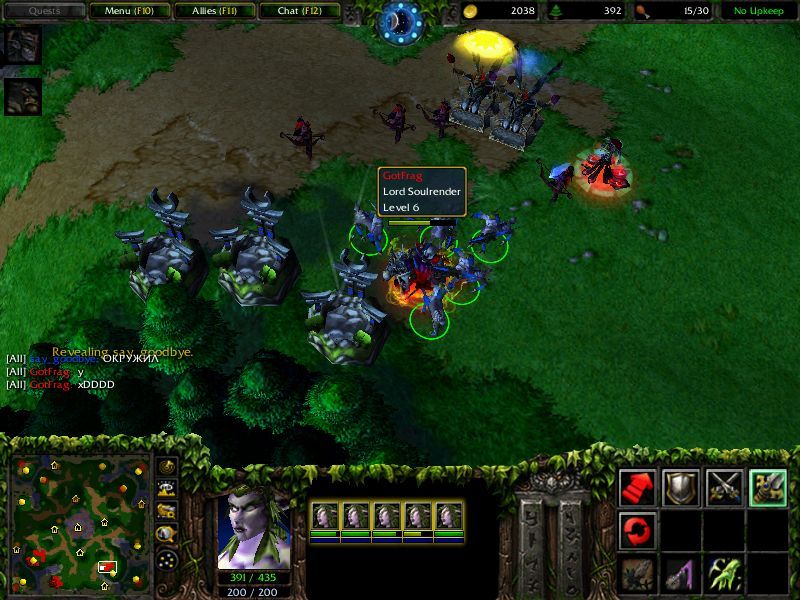
Task: Cast the purple Abolish Magic ability
Action: tap(681, 573)
